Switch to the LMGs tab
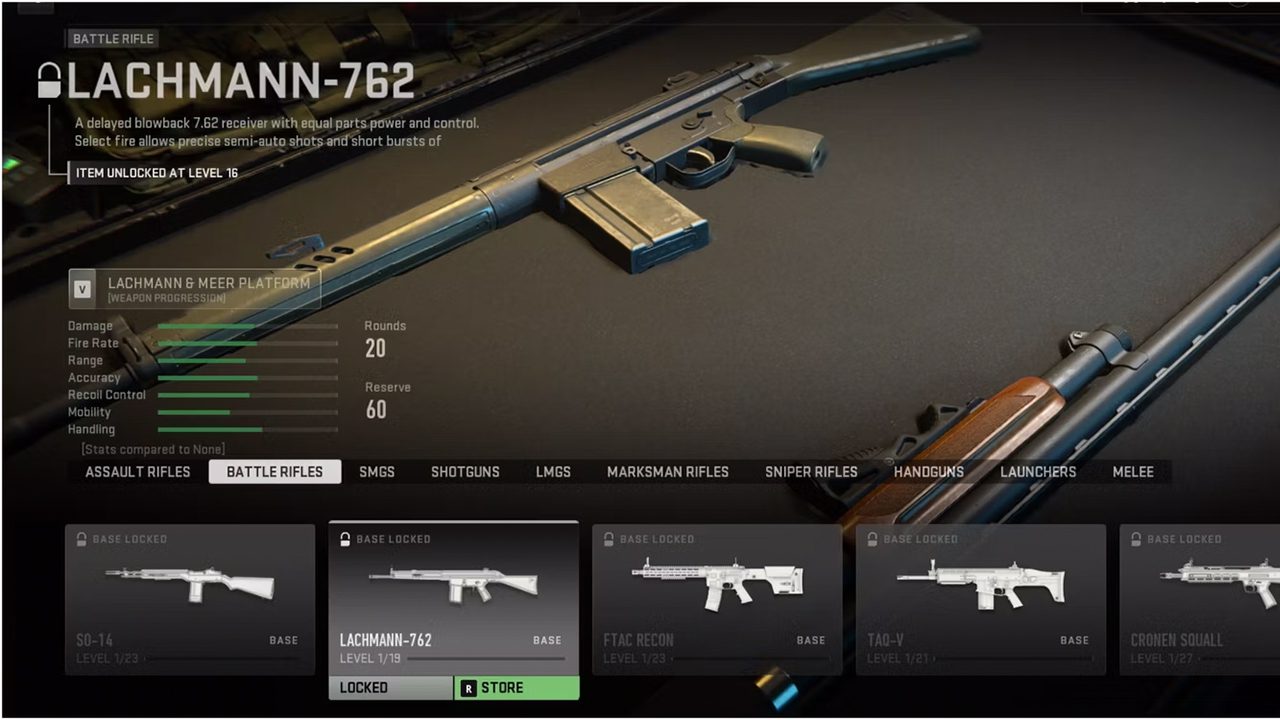This screenshot has height=720, width=1280. click(x=553, y=472)
